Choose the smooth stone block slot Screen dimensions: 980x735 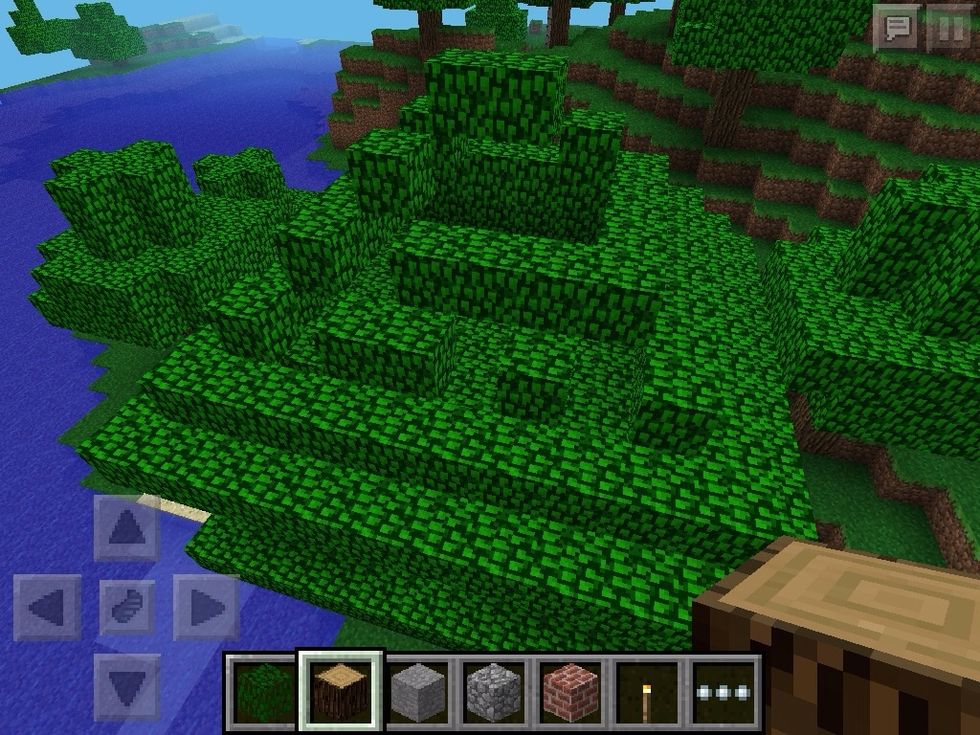[x=417, y=691]
